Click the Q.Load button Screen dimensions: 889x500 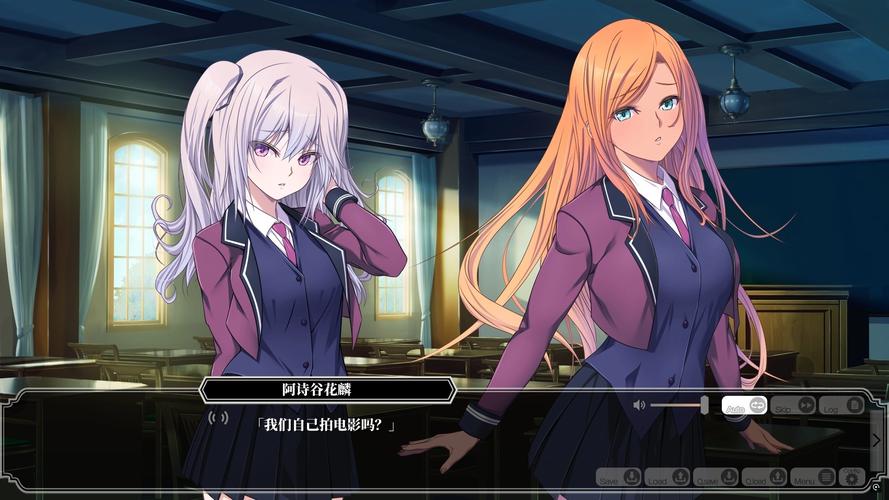coord(766,478)
